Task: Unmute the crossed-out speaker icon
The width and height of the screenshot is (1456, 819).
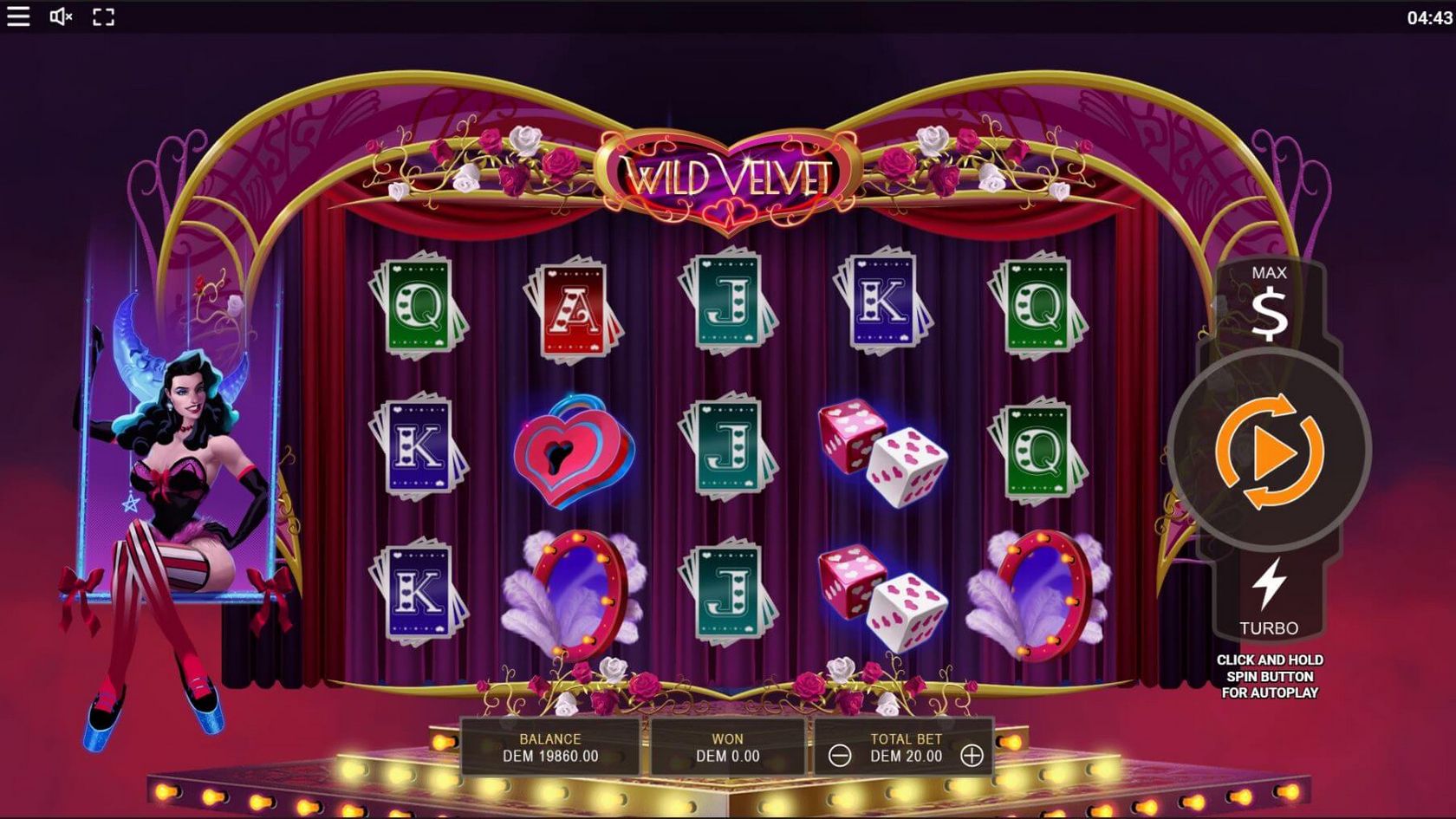Action: [x=62, y=16]
